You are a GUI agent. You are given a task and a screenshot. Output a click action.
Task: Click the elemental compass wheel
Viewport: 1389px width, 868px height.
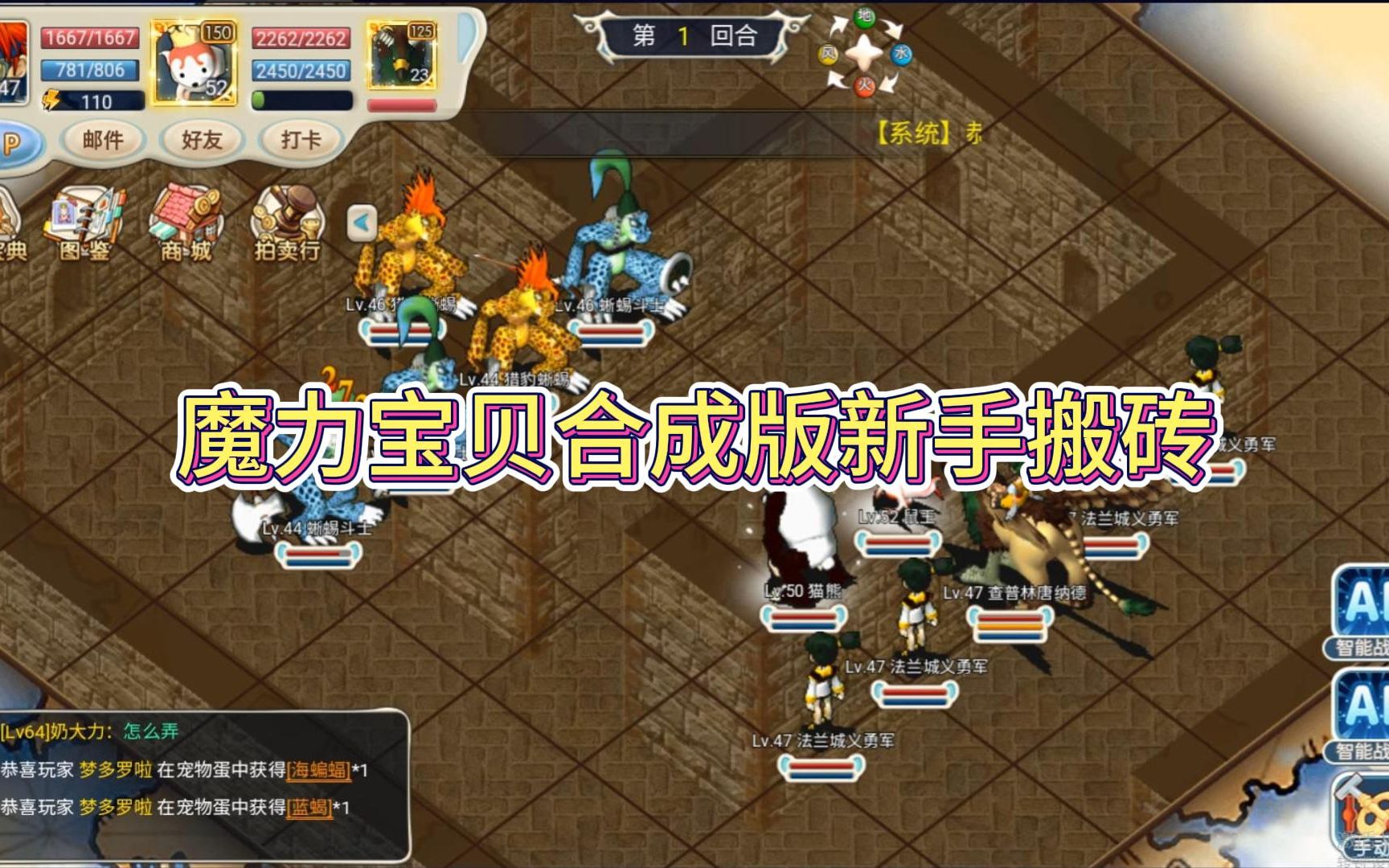click(865, 51)
